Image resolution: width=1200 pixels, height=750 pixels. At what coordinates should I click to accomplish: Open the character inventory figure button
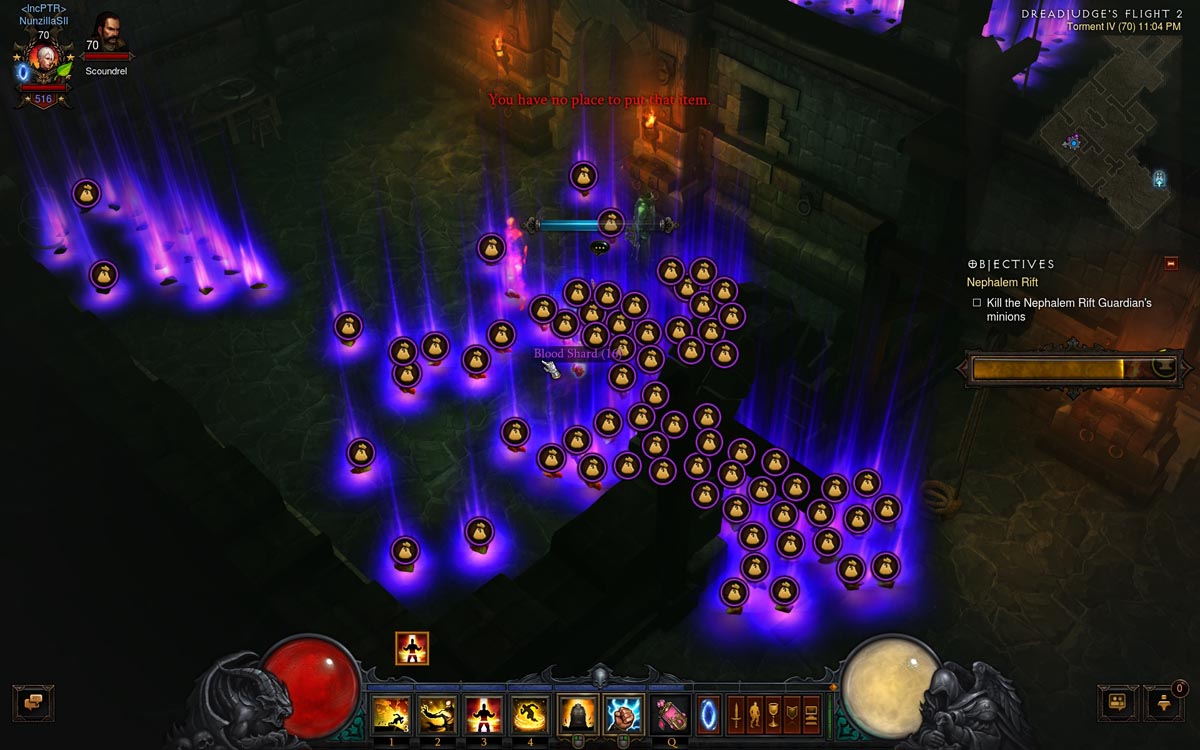[754, 714]
